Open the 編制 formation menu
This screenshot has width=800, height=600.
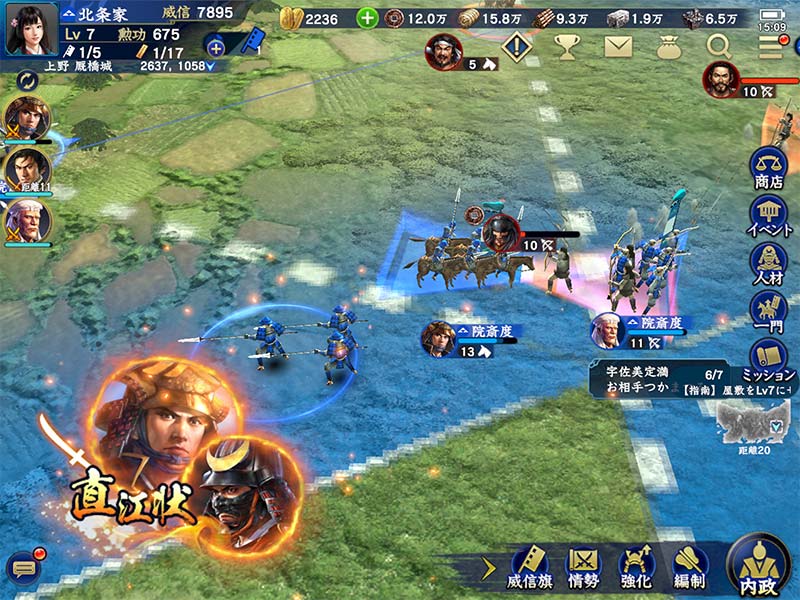point(689,567)
